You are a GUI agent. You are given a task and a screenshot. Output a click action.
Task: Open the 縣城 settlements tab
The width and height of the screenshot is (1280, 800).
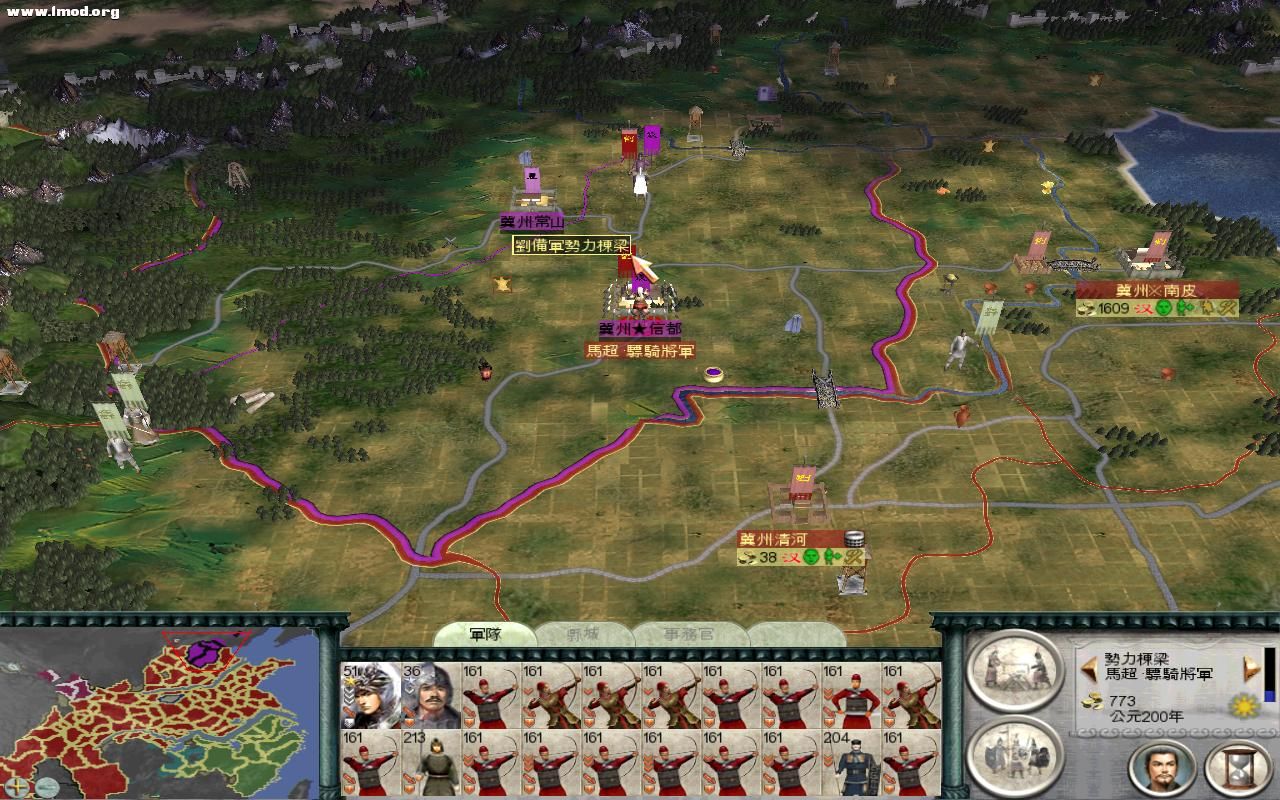tap(585, 634)
